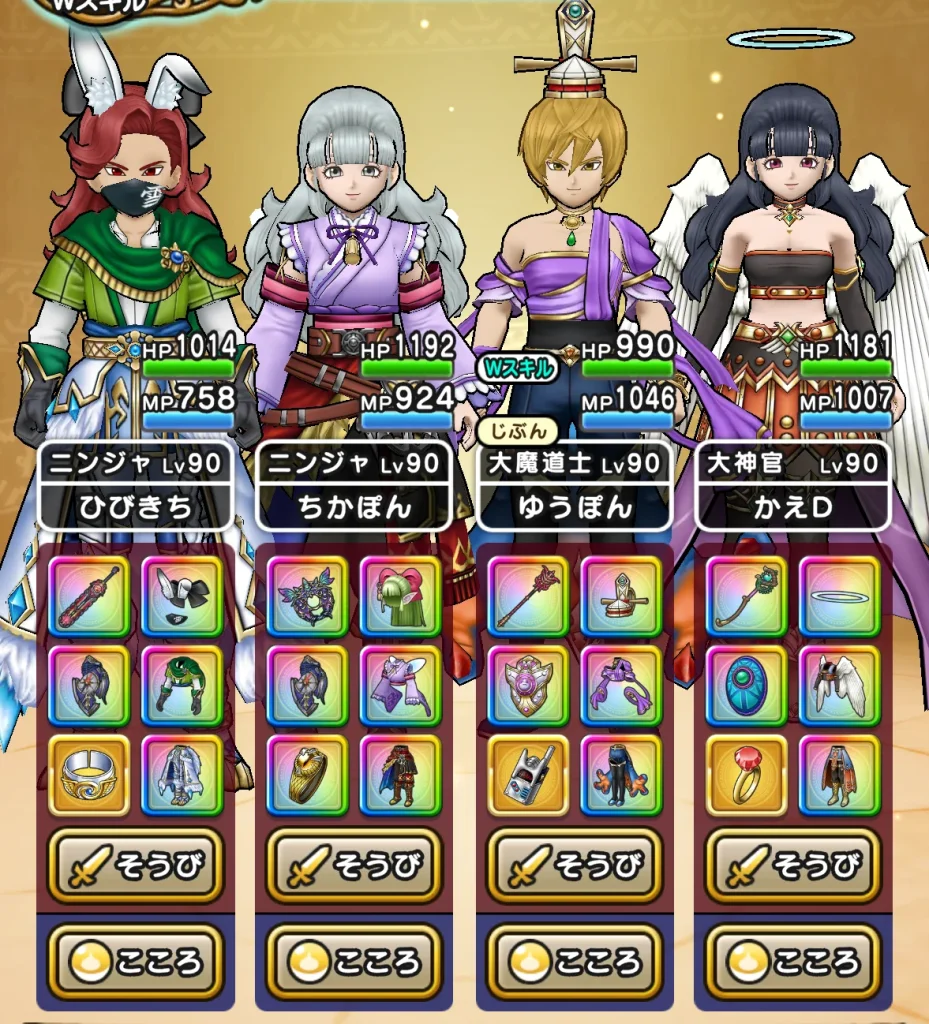Open ゆうぽん's こころ hearts button

click(574, 961)
